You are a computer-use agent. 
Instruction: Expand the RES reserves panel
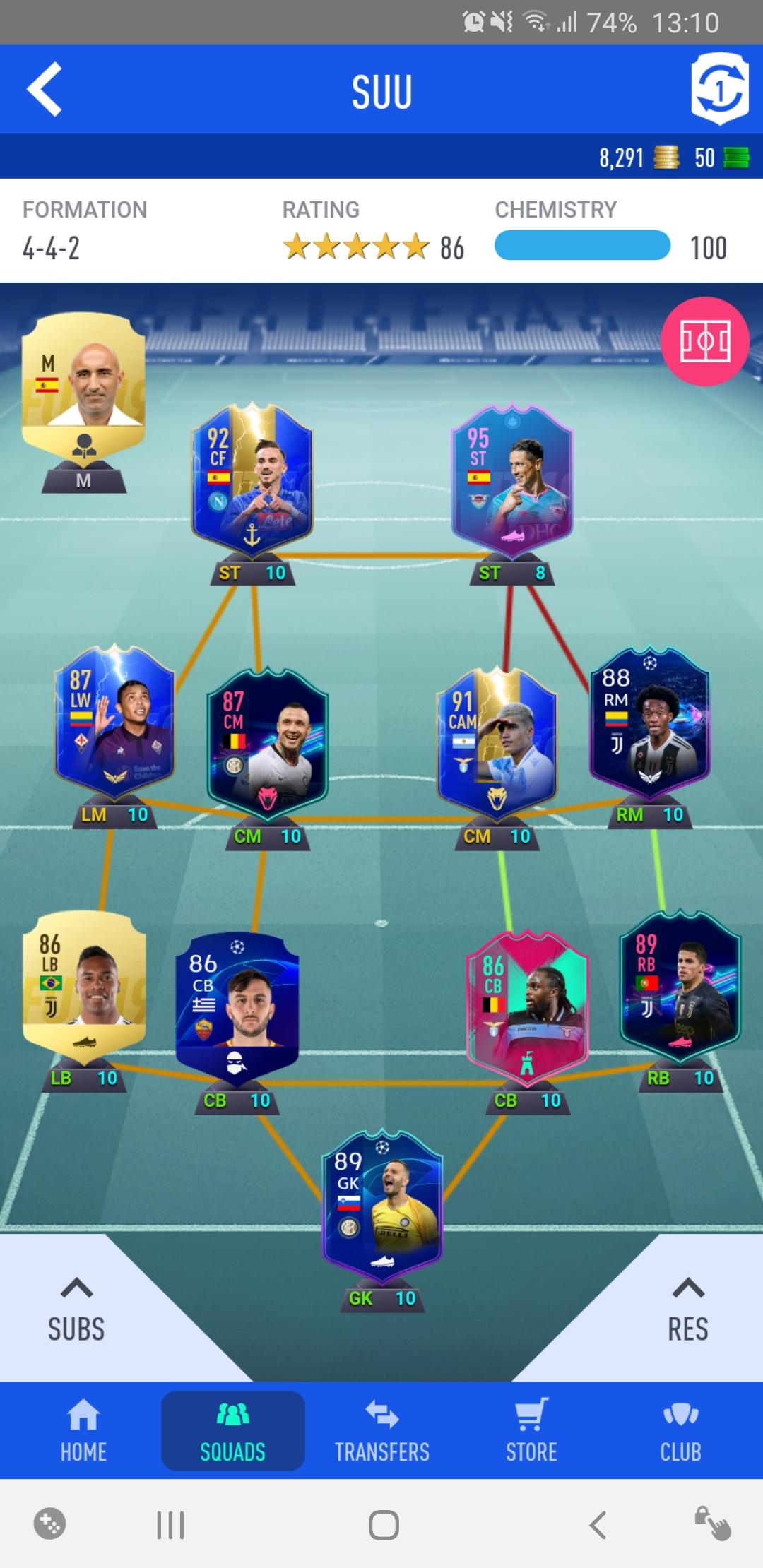click(687, 1311)
